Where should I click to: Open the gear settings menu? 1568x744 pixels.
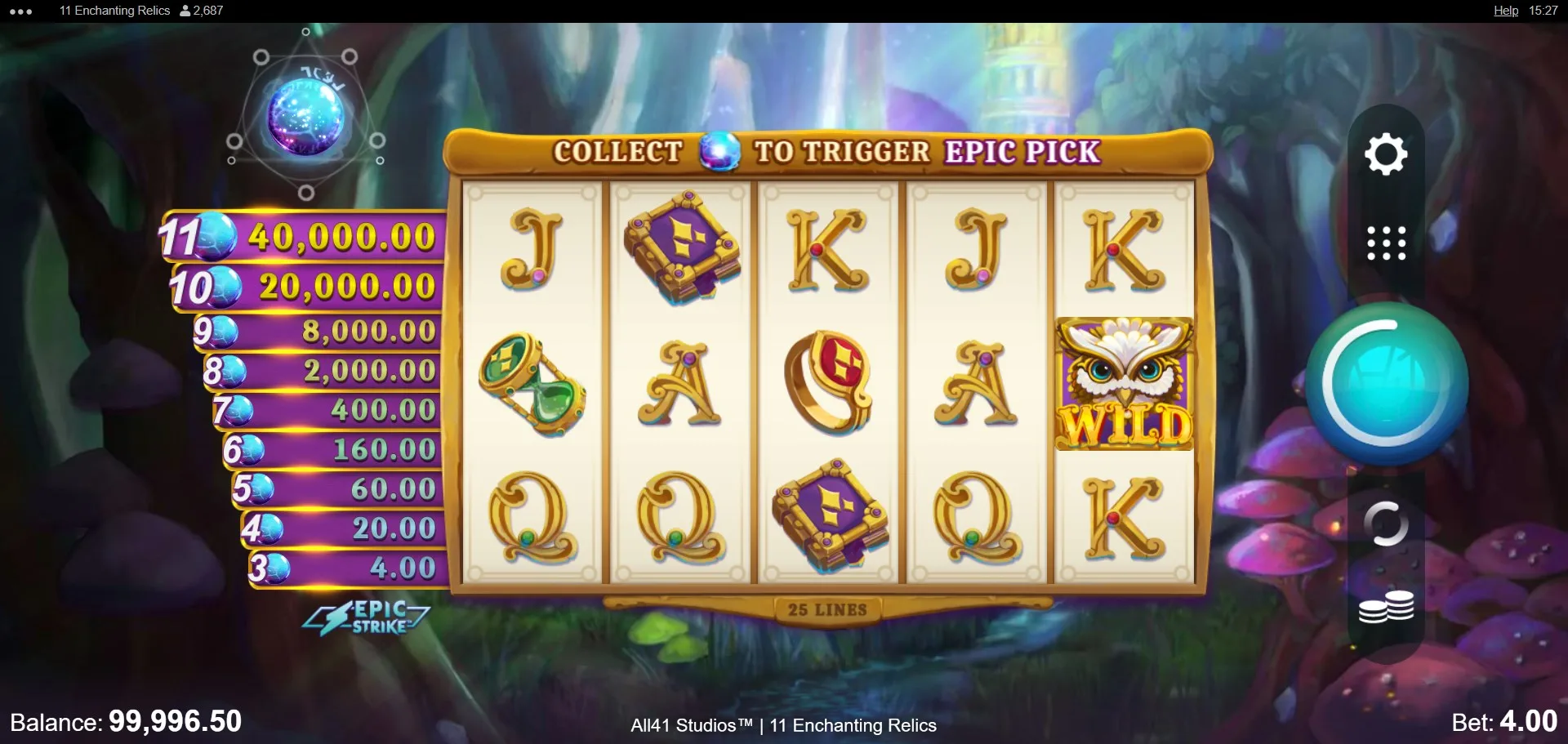pyautogui.click(x=1386, y=154)
